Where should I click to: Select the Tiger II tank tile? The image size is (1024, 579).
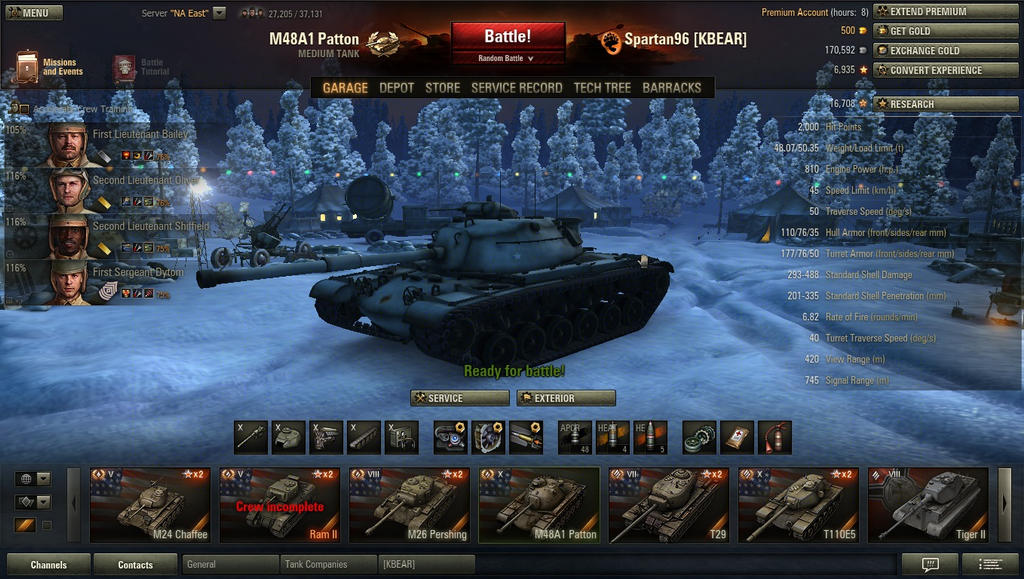tap(927, 505)
